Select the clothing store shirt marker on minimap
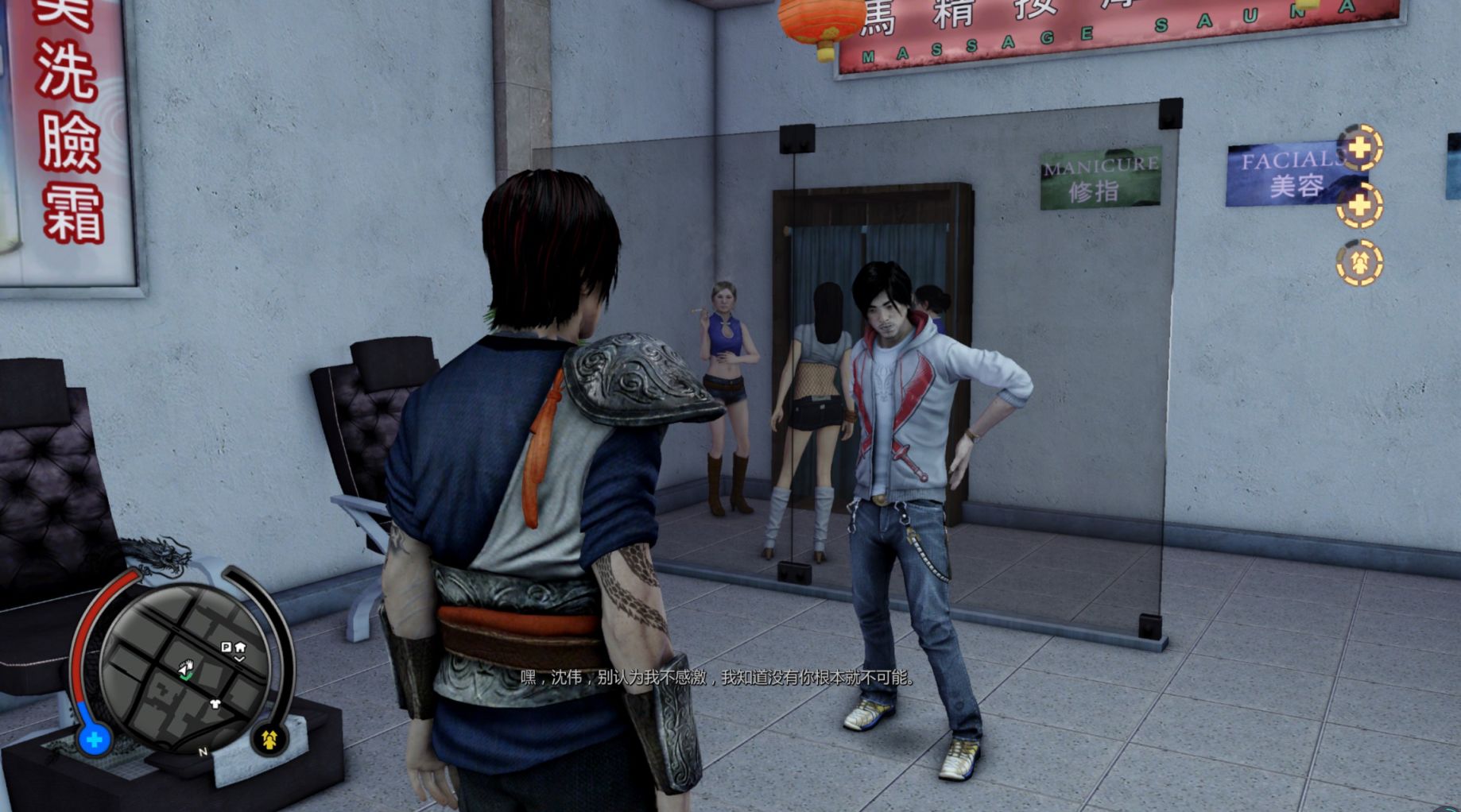This screenshot has height=812, width=1461. click(215, 704)
